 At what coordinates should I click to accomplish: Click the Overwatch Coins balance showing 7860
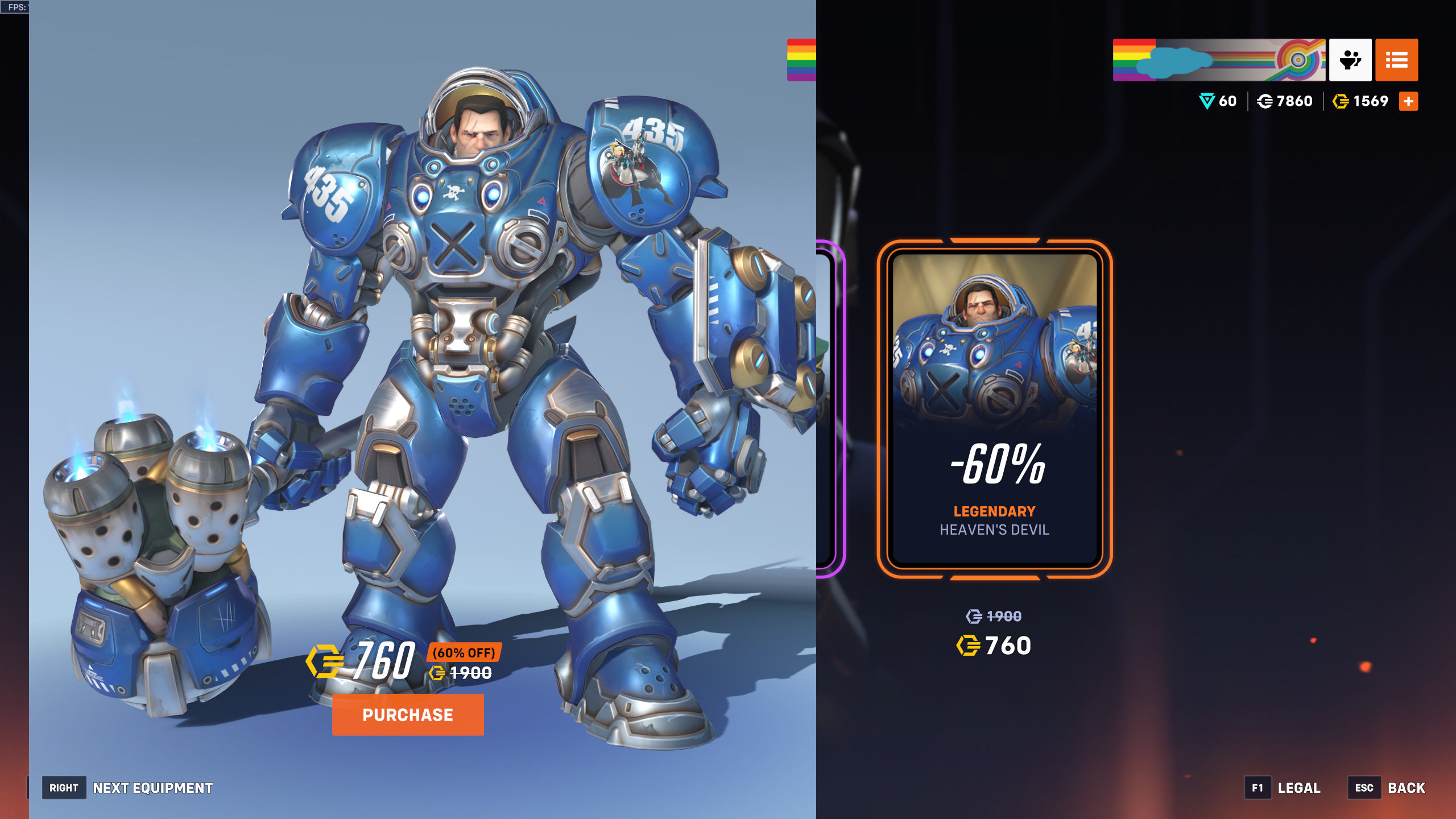pyautogui.click(x=1284, y=101)
